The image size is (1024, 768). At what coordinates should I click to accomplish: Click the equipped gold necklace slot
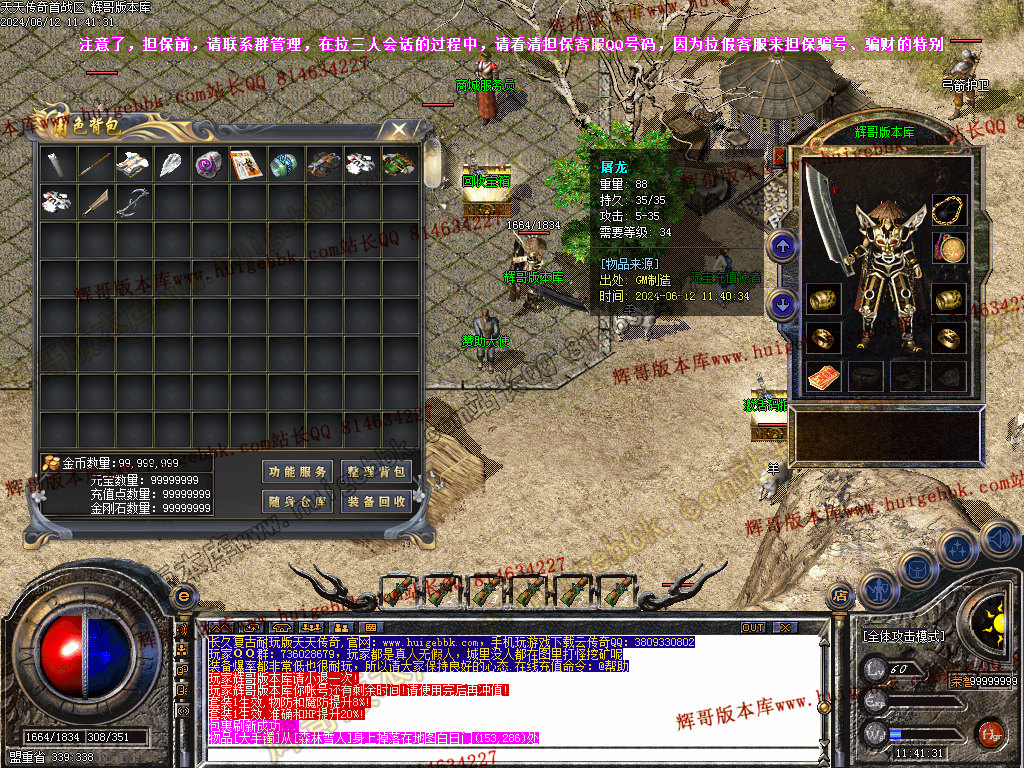(949, 211)
